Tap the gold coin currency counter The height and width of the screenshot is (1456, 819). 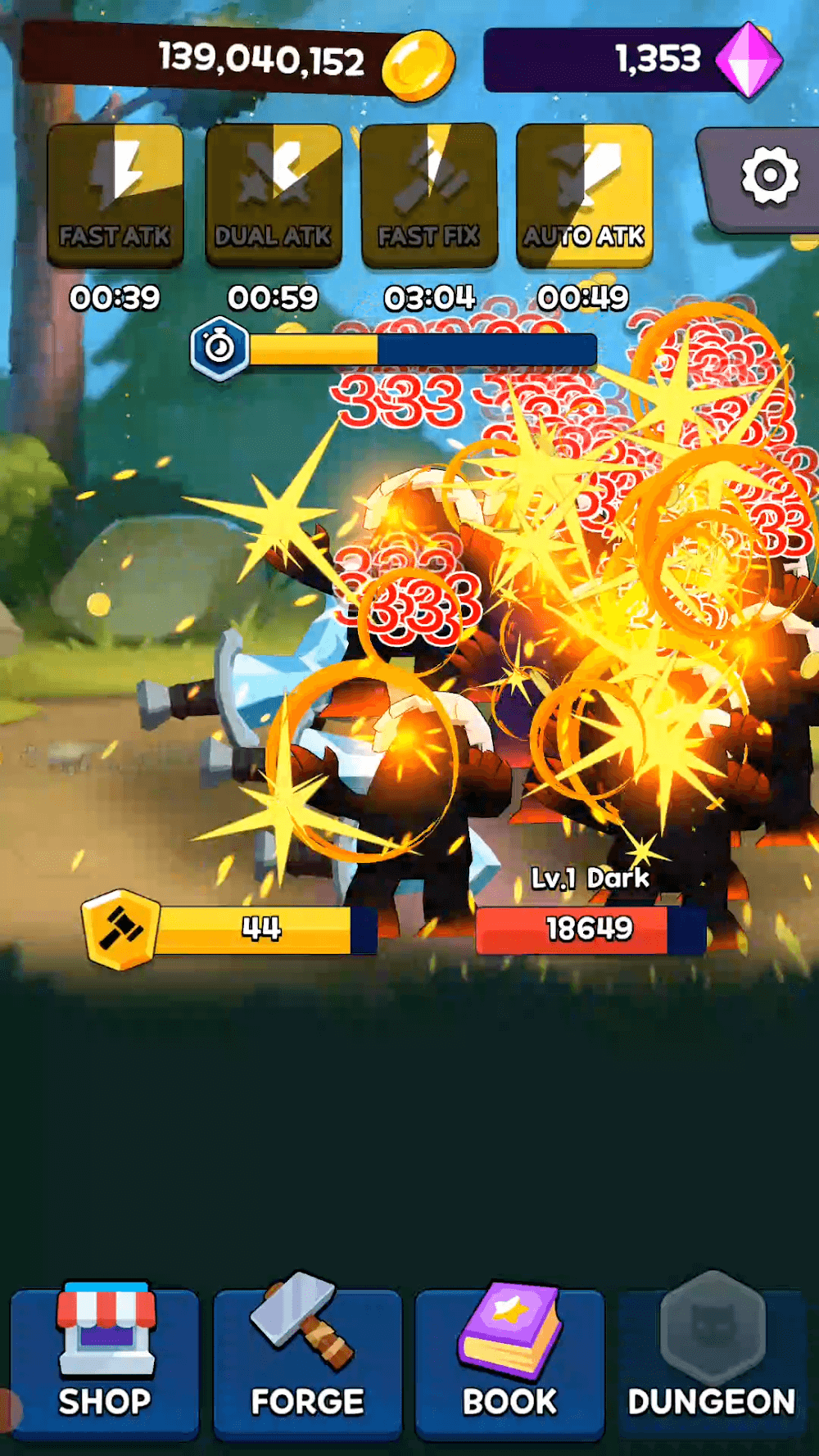point(238,60)
